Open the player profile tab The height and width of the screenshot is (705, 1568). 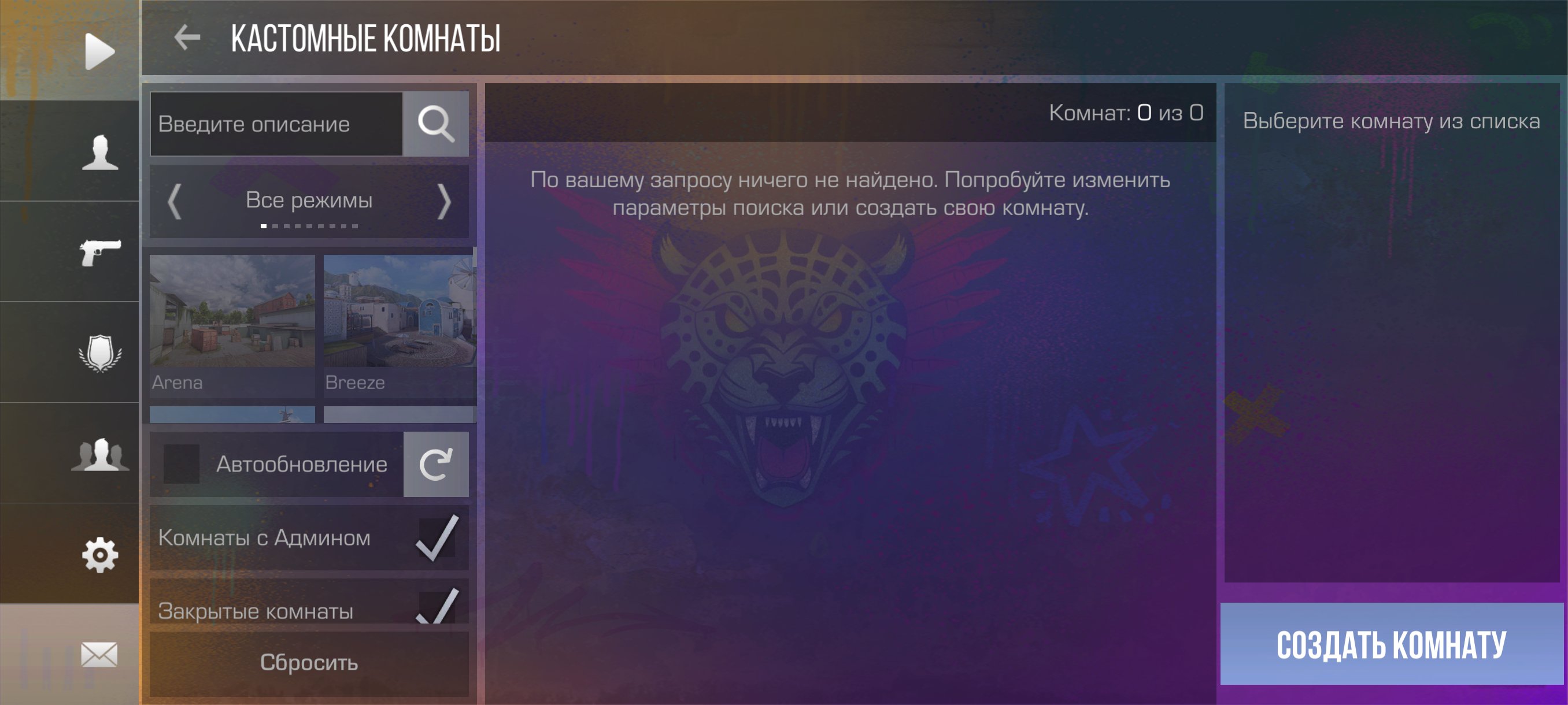click(100, 152)
